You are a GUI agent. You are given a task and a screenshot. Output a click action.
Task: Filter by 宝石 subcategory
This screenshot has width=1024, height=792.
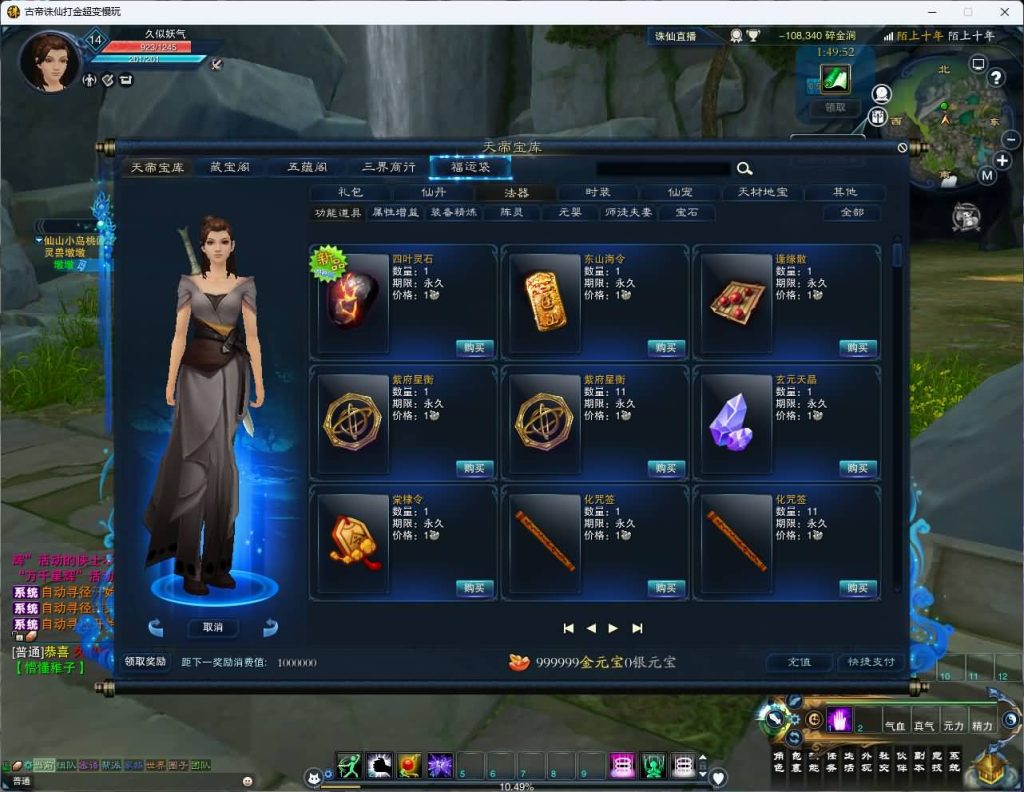tap(686, 212)
